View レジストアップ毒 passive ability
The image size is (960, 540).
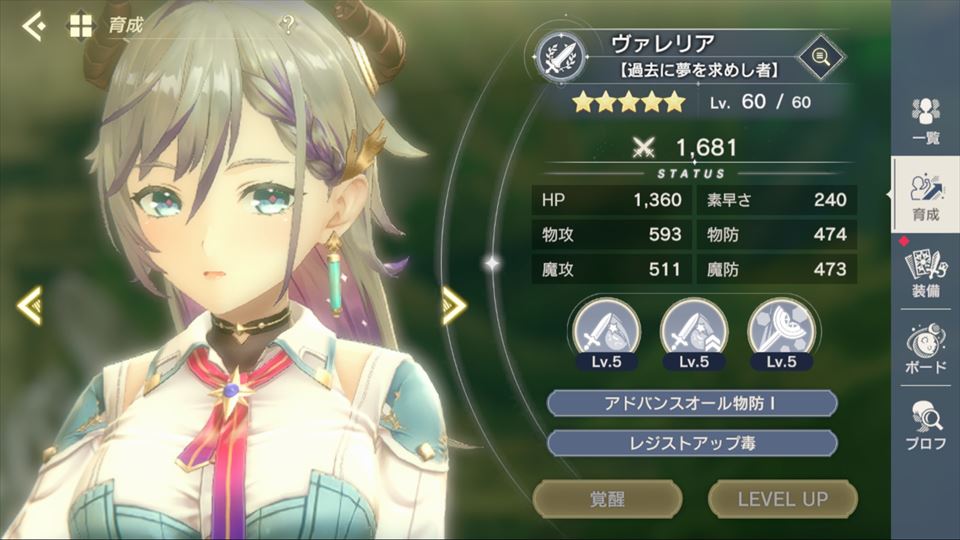pyautogui.click(x=692, y=443)
